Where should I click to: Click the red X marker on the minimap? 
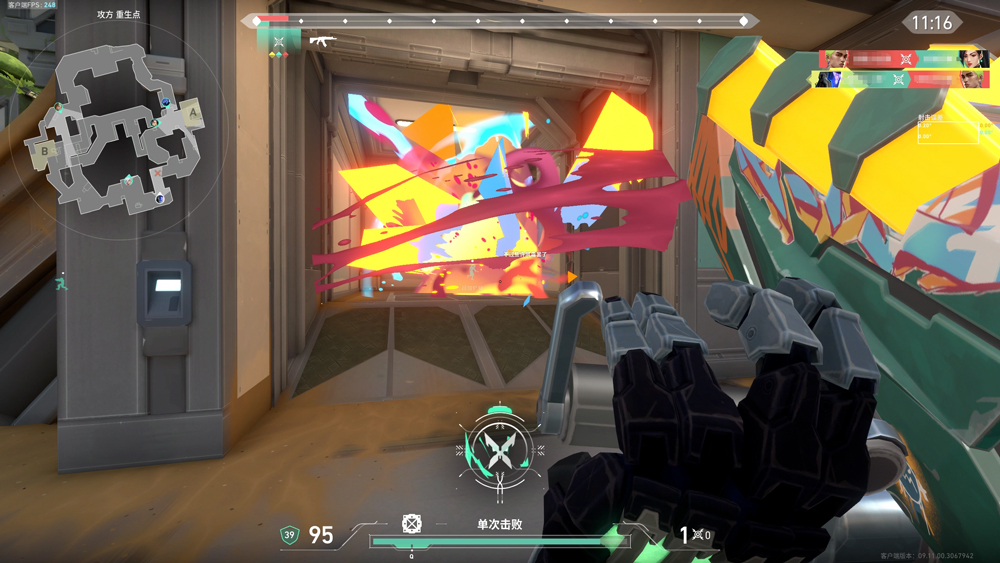158,173
